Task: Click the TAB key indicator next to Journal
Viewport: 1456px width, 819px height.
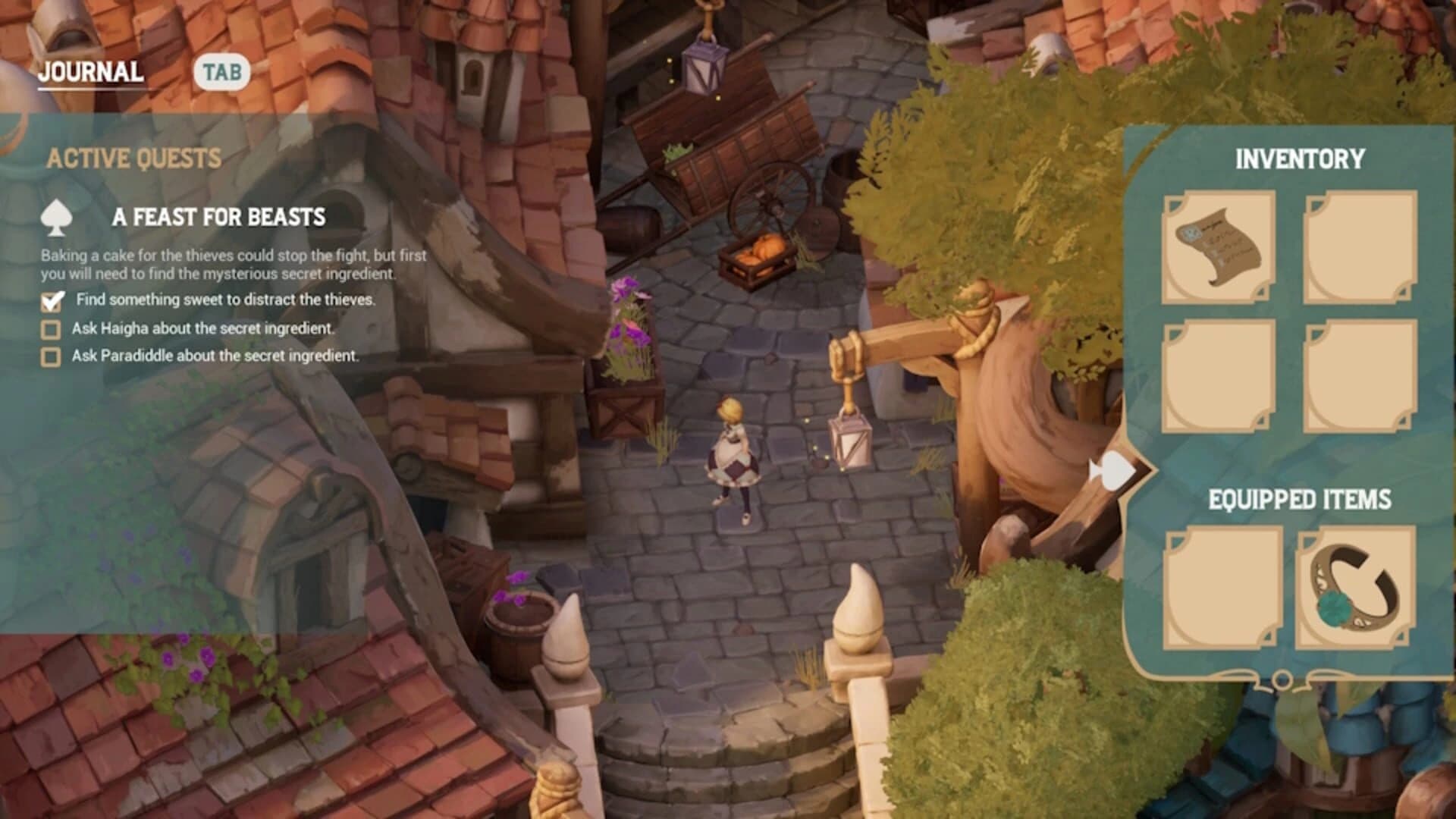Action: point(222,73)
